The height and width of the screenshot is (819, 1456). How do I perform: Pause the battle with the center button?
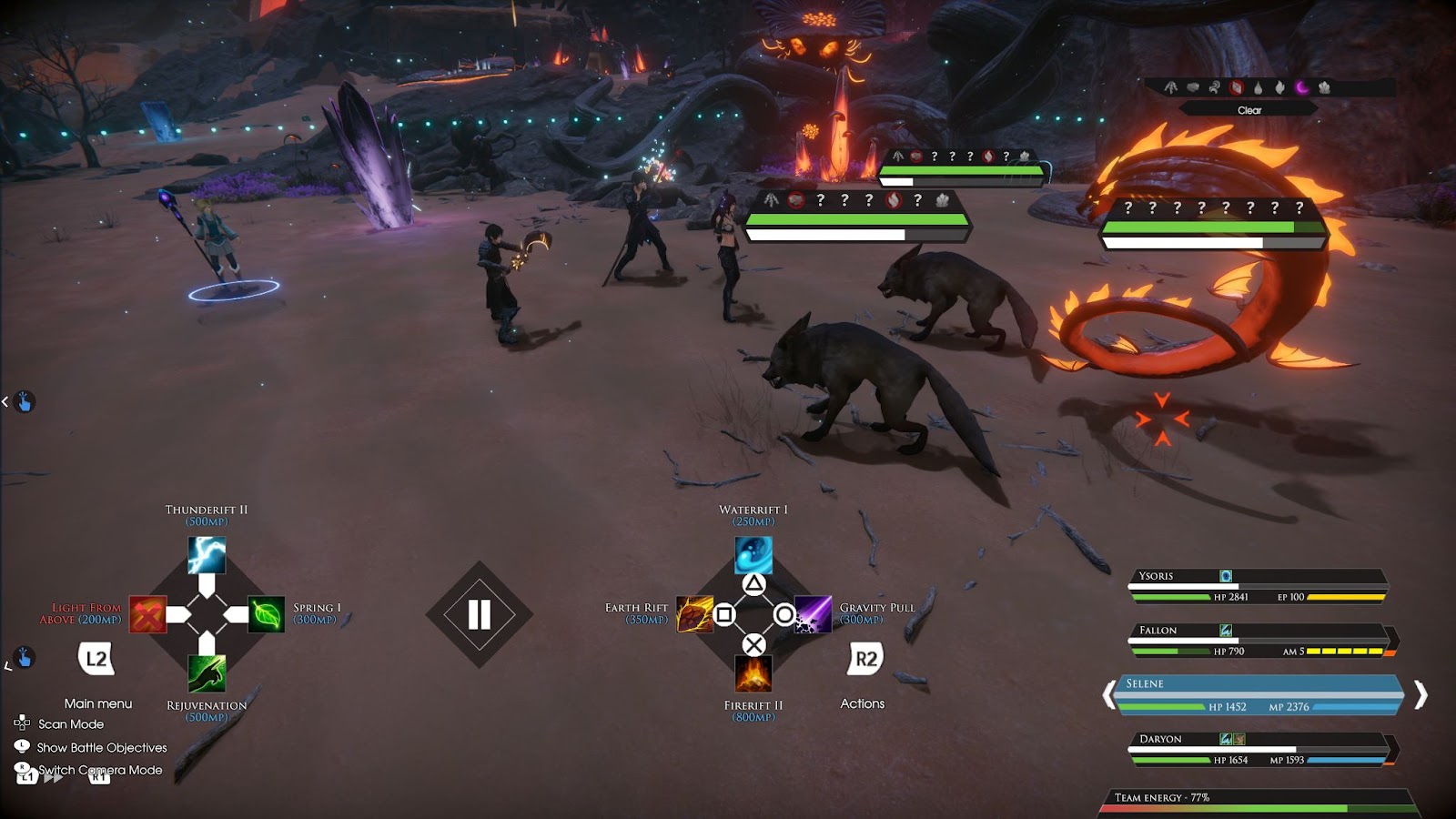click(x=480, y=615)
